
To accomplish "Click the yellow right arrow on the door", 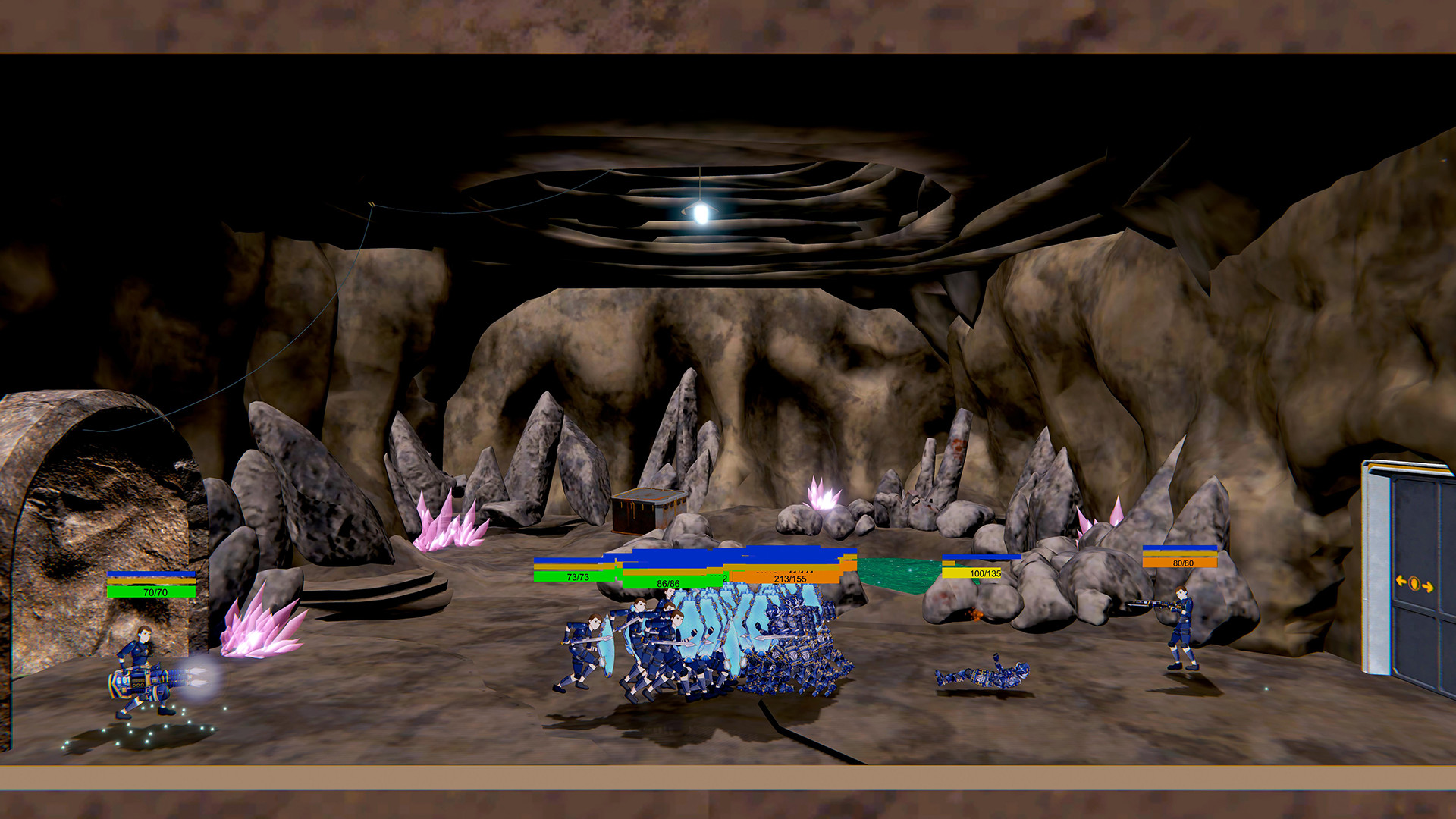I will click(x=1428, y=587).
